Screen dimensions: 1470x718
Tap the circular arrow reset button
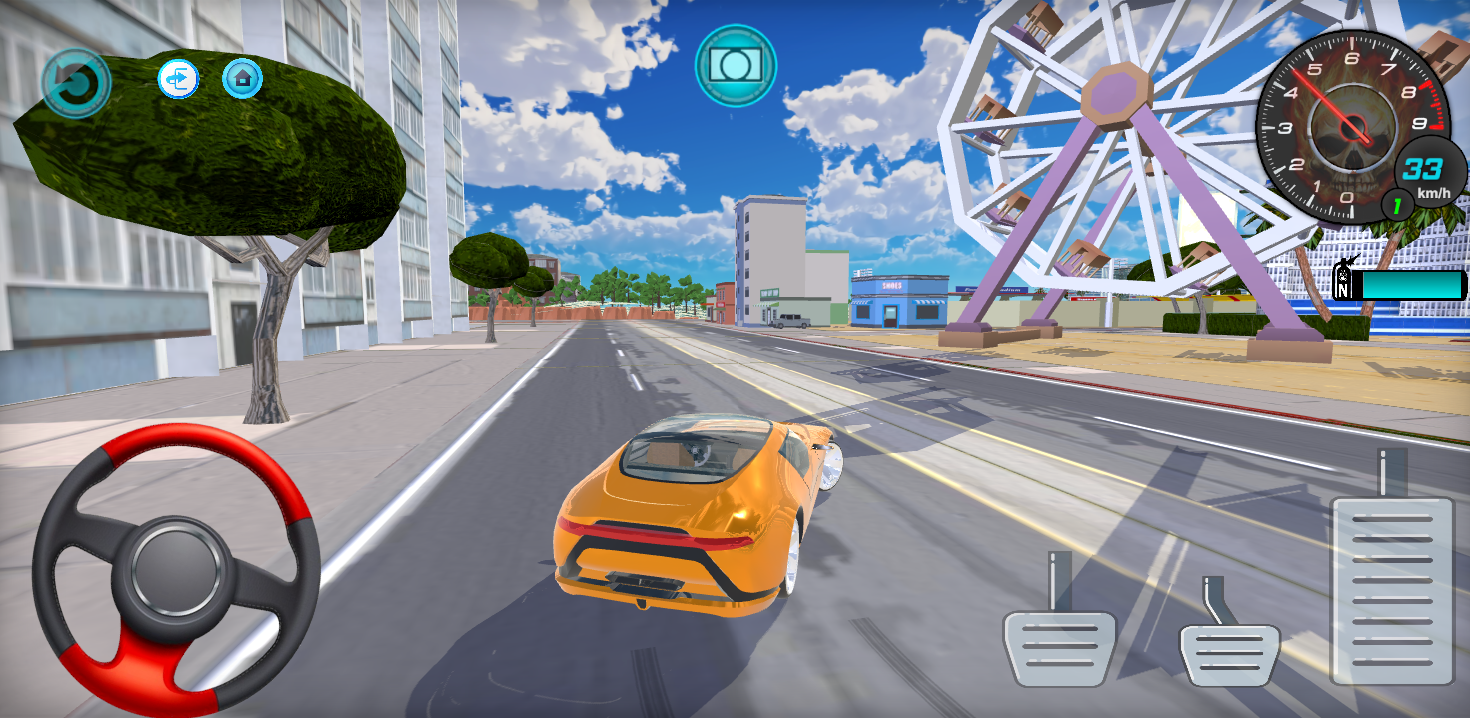pos(76,83)
